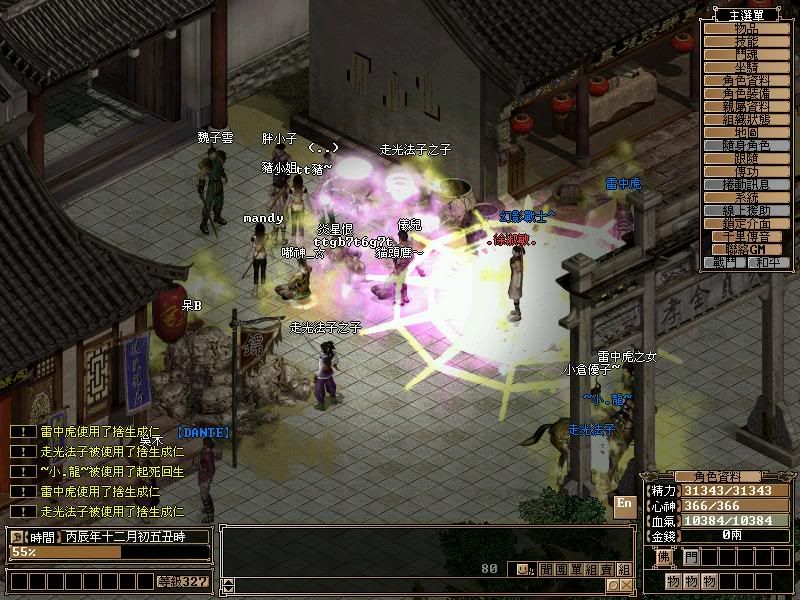Open the 物品 items menu entry
The width and height of the screenshot is (800, 600).
pyautogui.click(x=746, y=28)
